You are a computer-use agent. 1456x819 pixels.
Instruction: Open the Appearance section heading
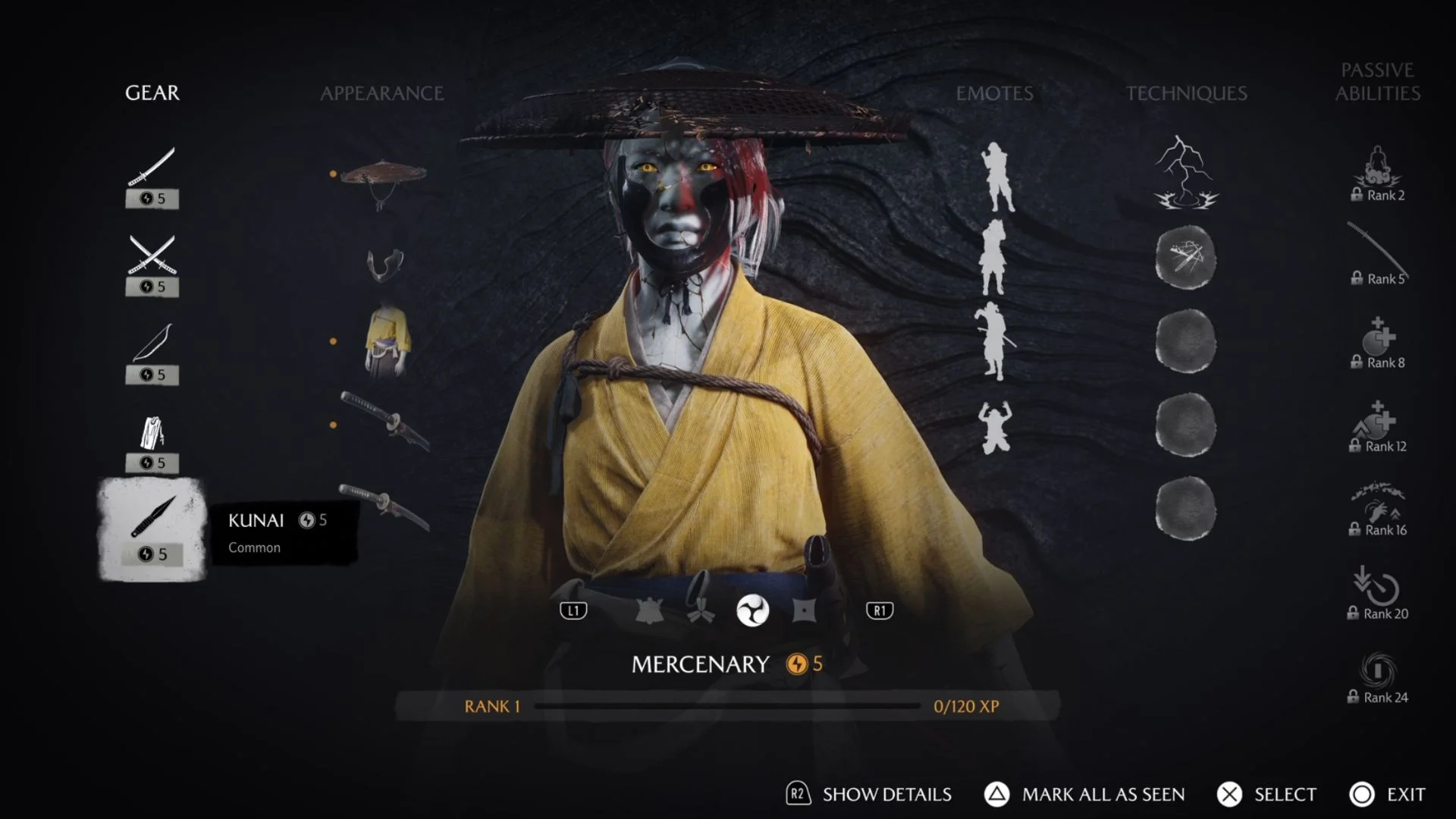pyautogui.click(x=381, y=93)
